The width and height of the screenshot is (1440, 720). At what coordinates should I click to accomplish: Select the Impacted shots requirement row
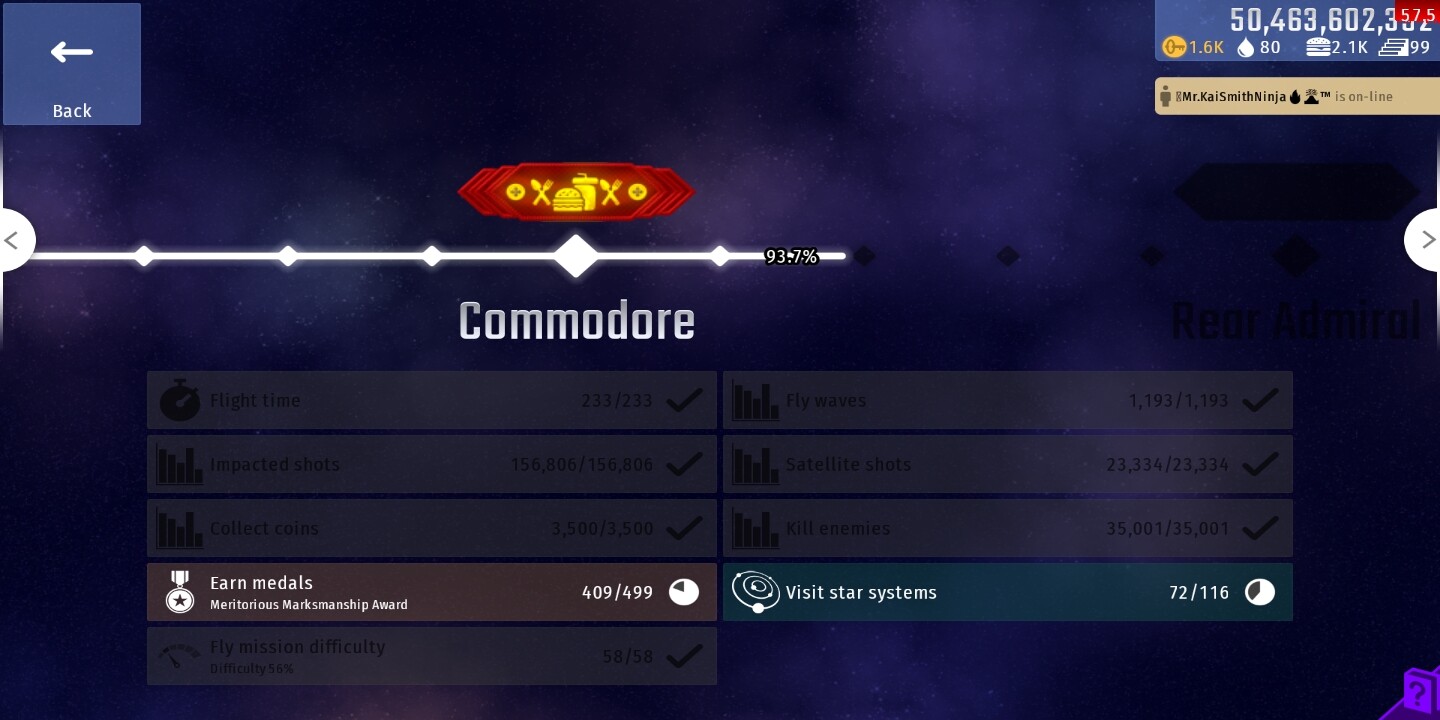[x=432, y=464]
